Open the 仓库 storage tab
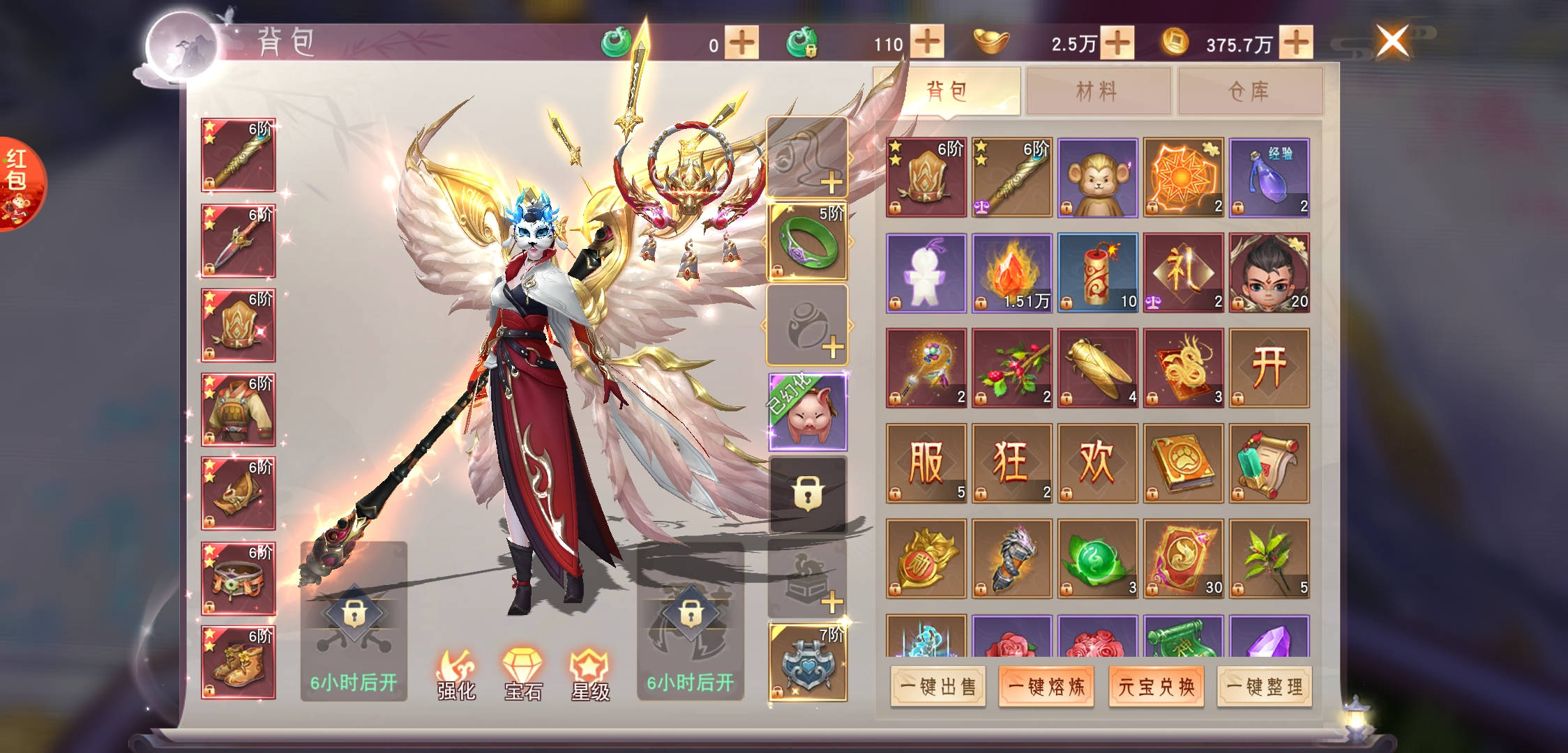 1249,91
